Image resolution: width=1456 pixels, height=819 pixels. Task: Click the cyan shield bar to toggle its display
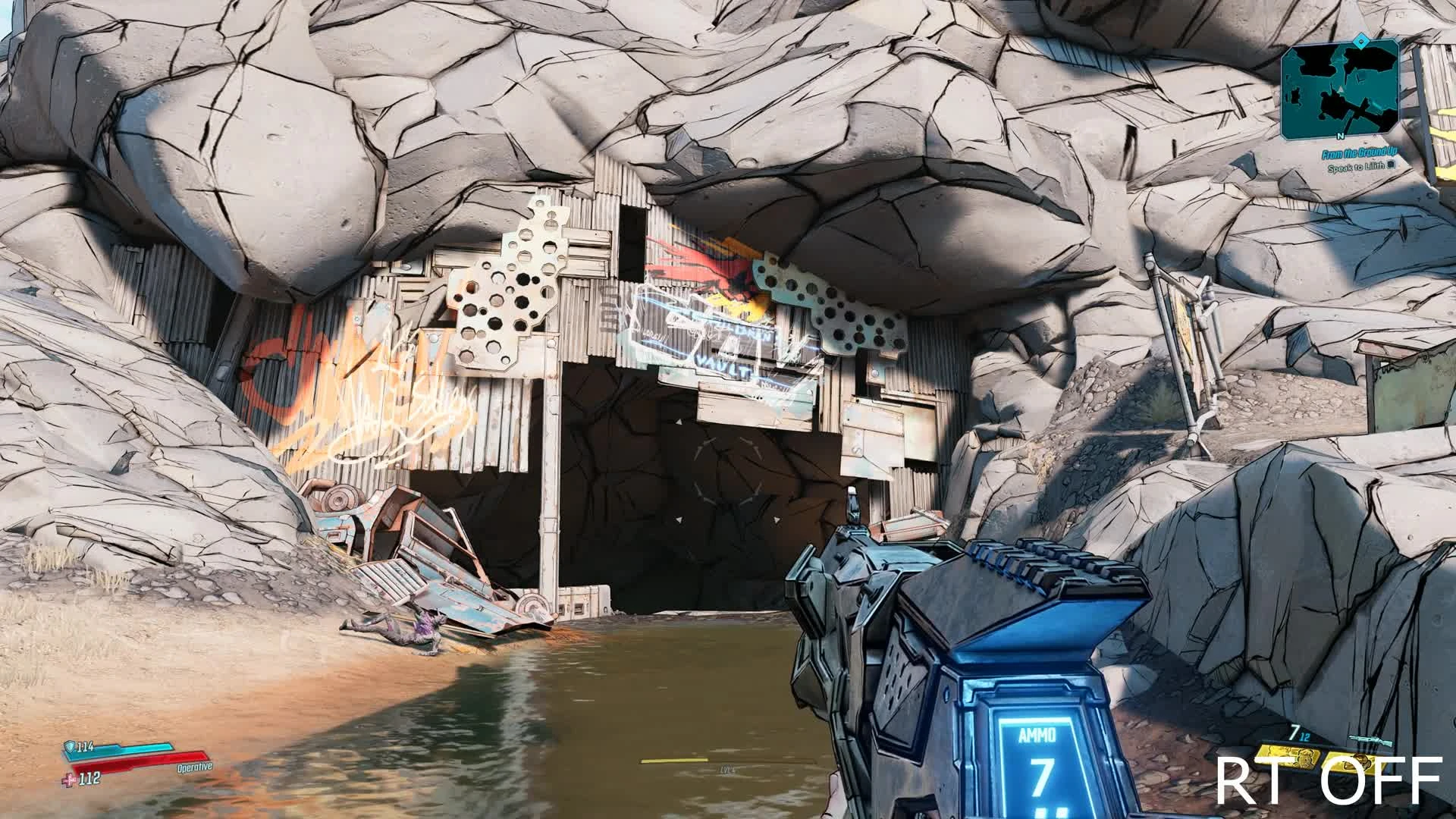(x=129, y=751)
